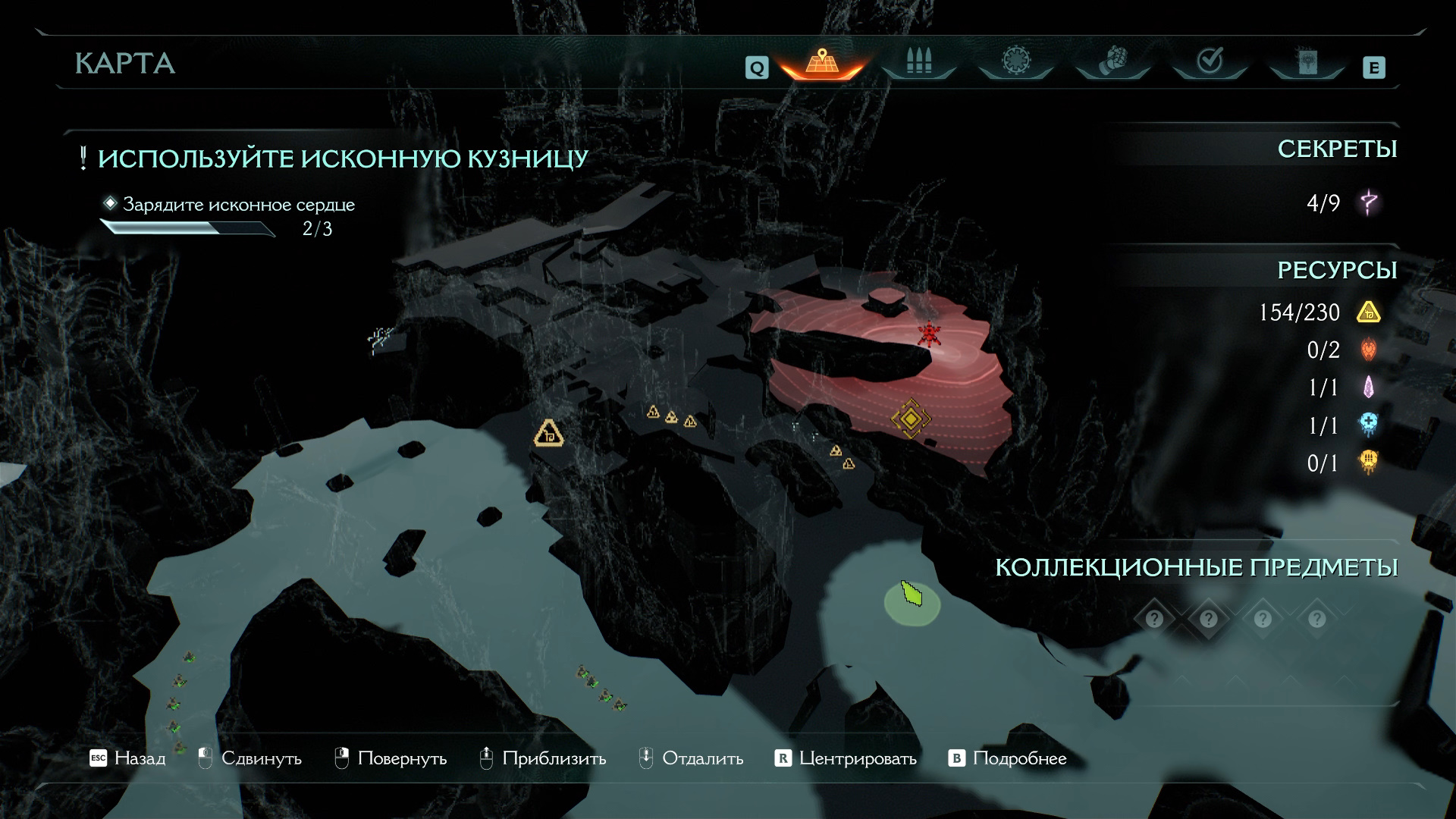The width and height of the screenshot is (1456, 819).
Task: Switch to the three bullets arsenal tab
Action: point(918,61)
